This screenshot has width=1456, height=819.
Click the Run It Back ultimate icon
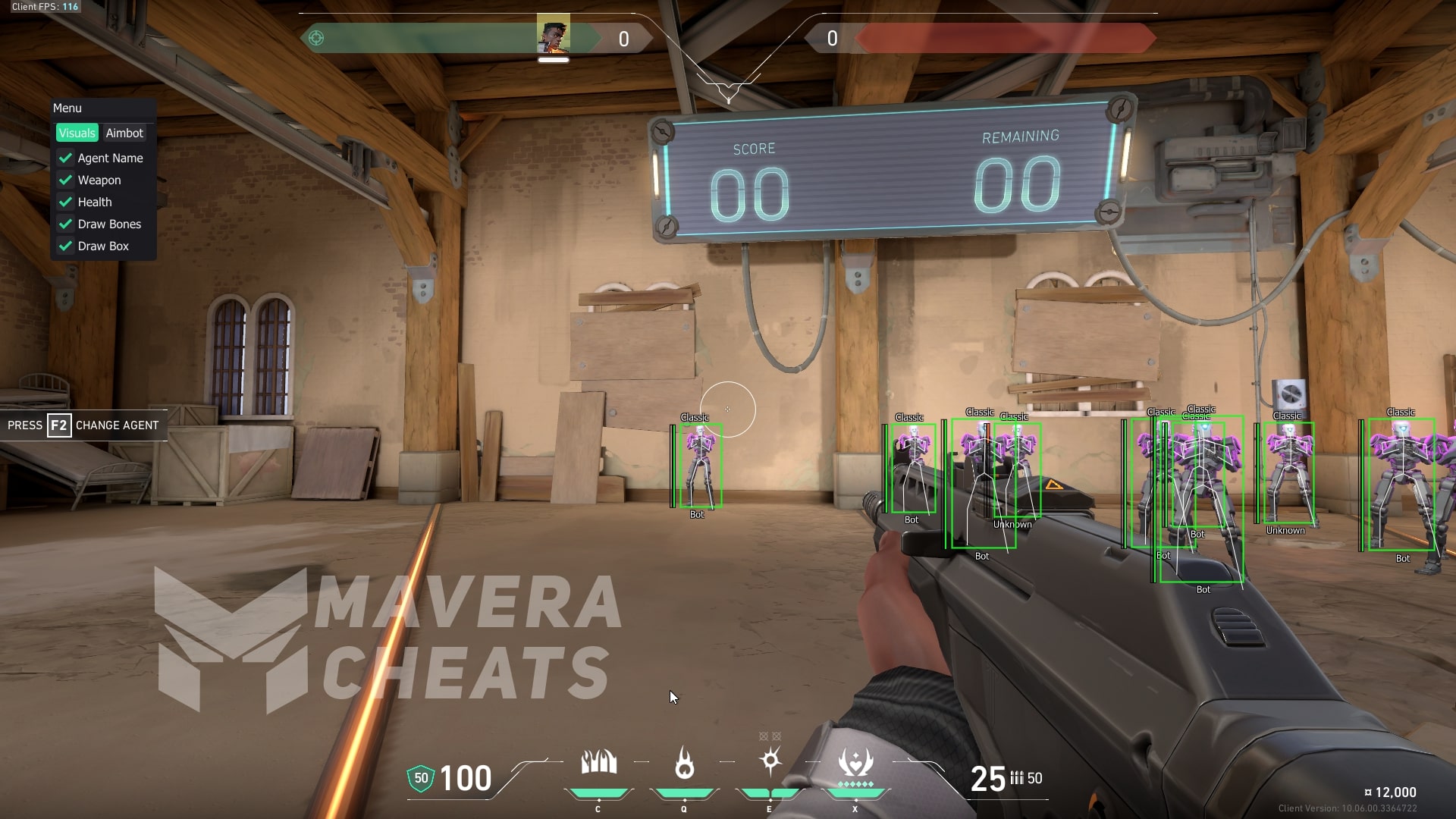pyautogui.click(x=855, y=763)
